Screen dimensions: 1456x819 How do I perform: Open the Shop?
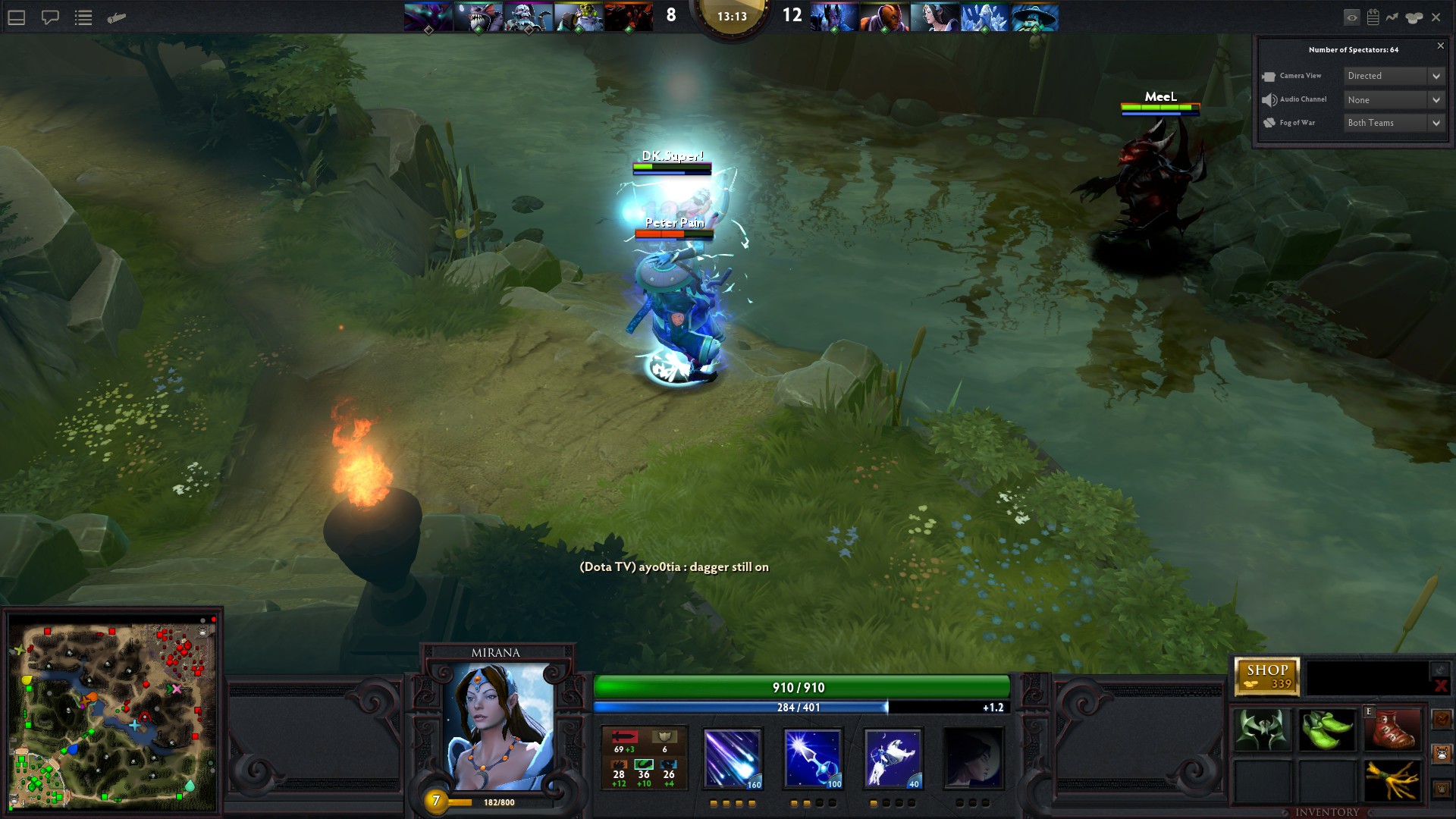pos(1267,676)
